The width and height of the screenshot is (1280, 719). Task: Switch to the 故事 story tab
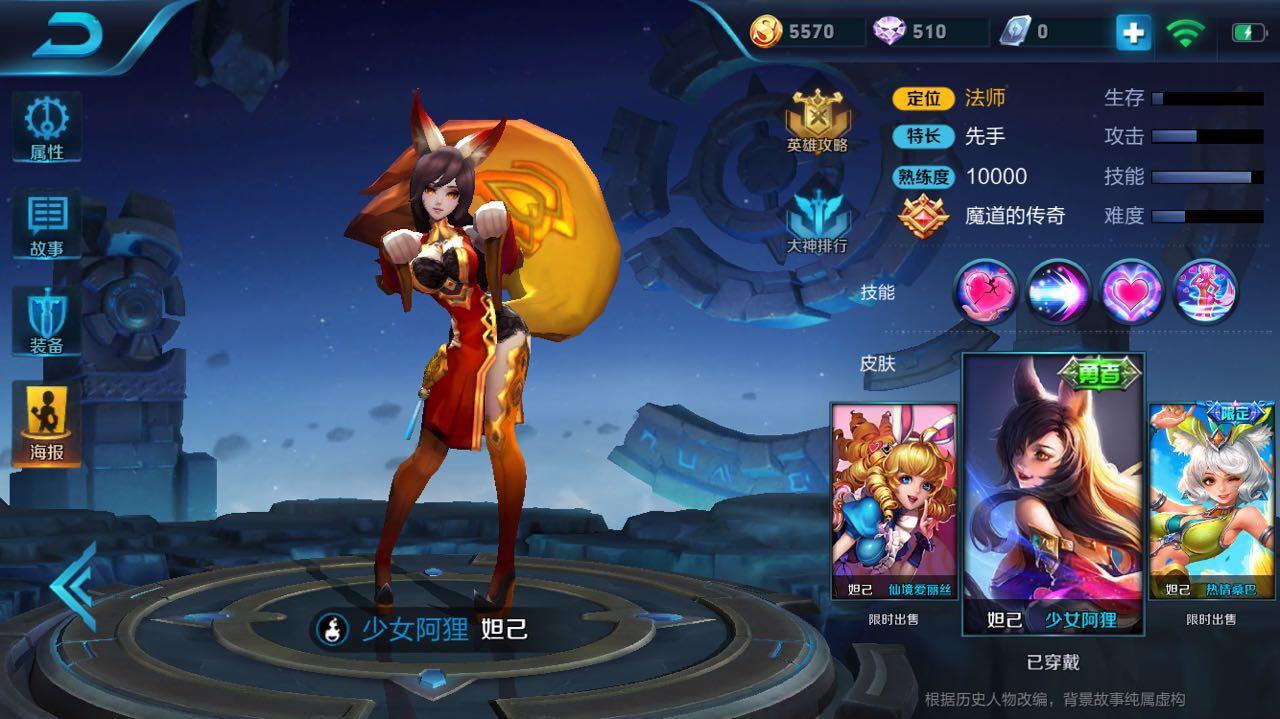[x=47, y=225]
